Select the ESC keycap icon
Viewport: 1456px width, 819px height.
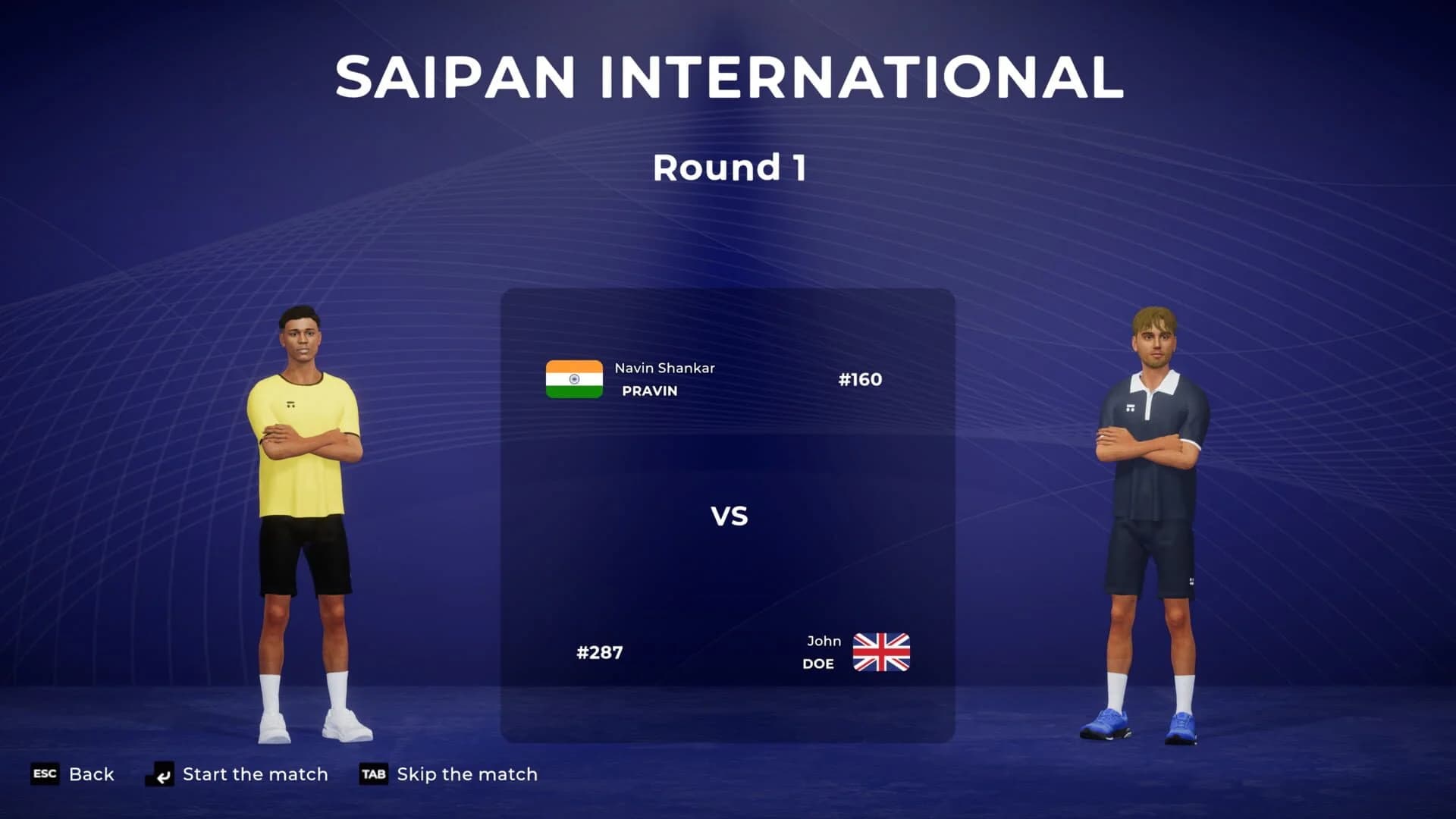pos(45,774)
